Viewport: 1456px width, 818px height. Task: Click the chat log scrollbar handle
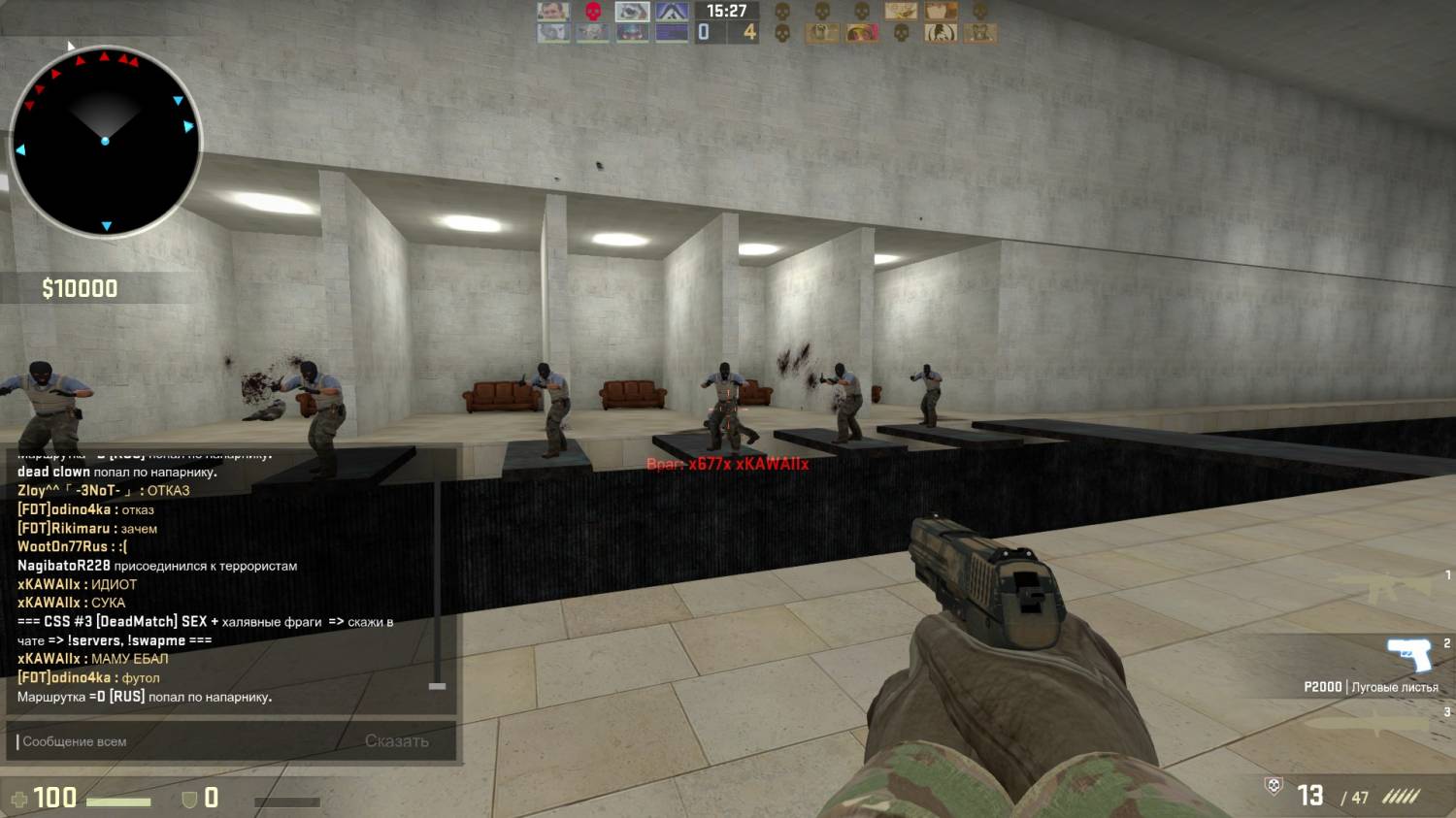(x=437, y=686)
